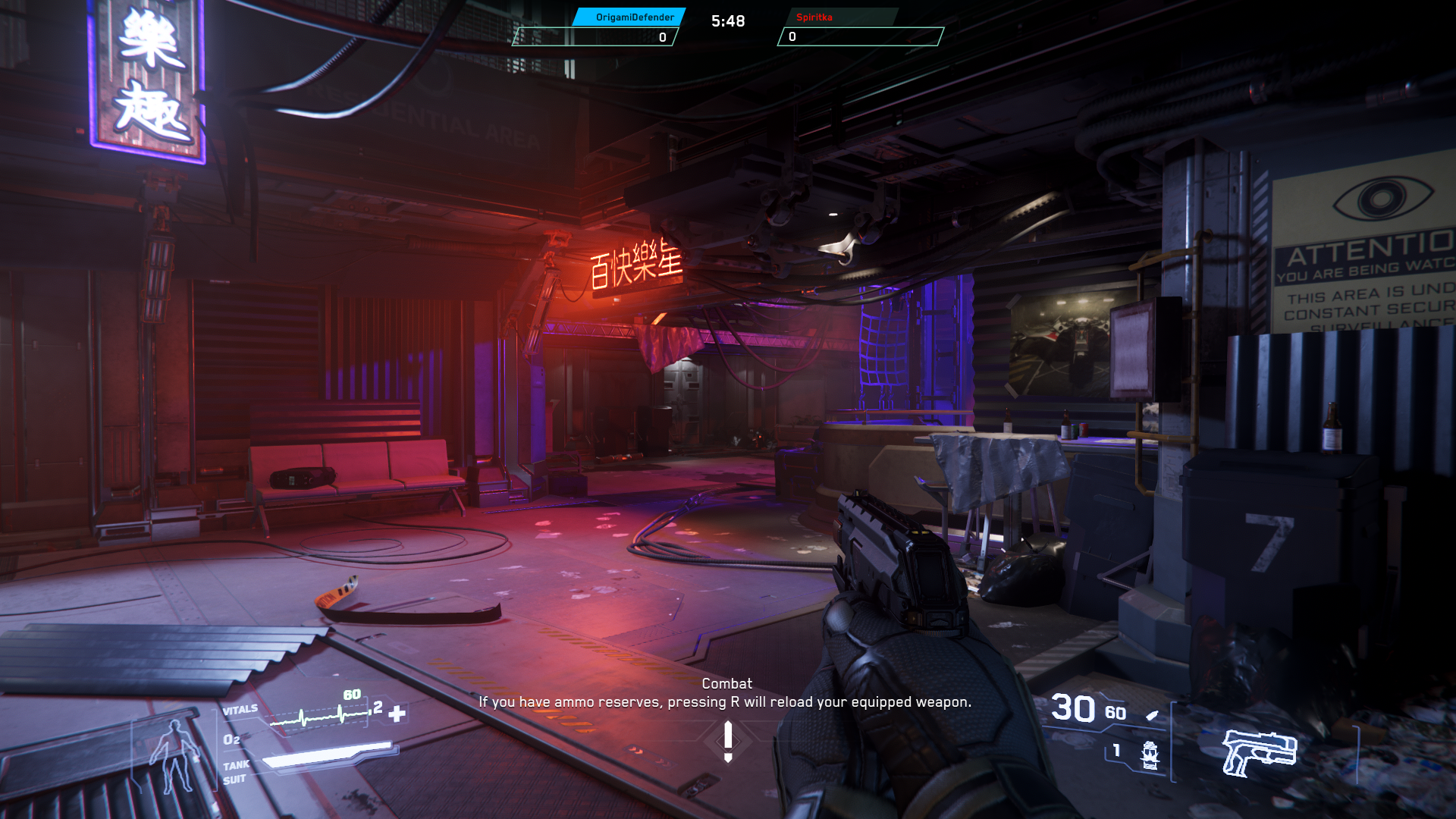Select the Spiritka player name tag
Image resolution: width=1456 pixels, height=819 pixels.
(814, 17)
